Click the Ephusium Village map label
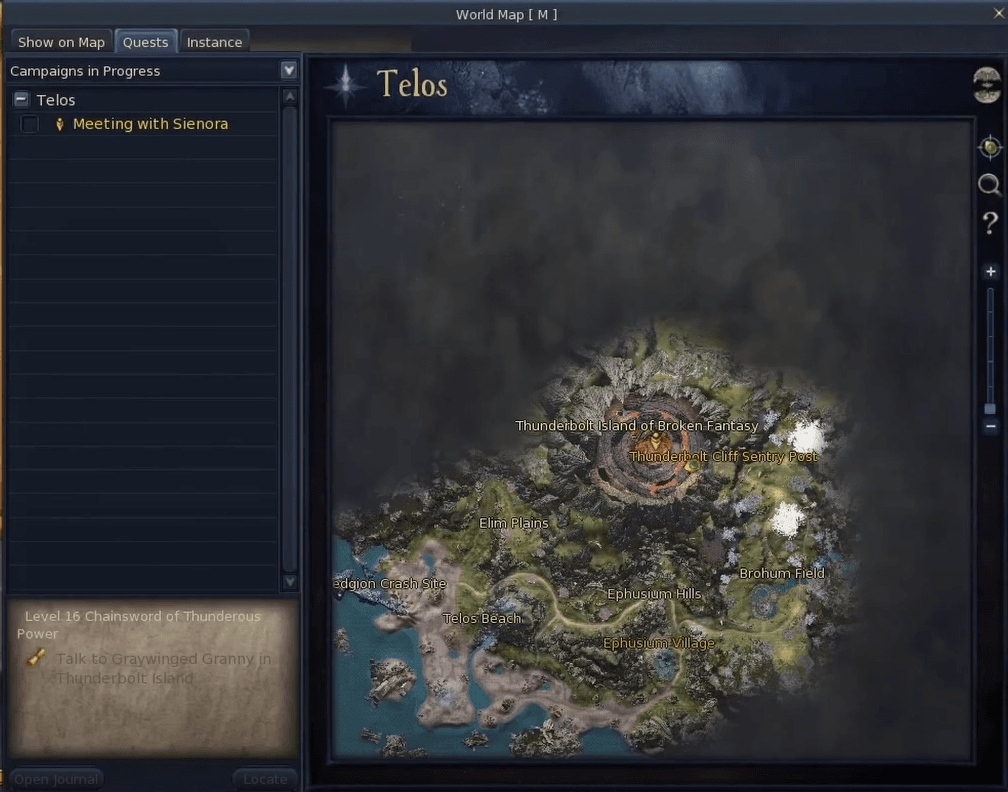Viewport: 1008px width, 792px height. [x=659, y=643]
